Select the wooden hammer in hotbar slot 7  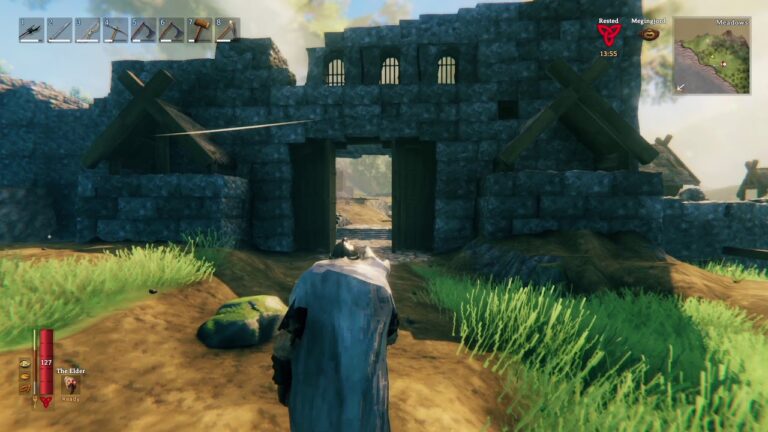click(199, 31)
